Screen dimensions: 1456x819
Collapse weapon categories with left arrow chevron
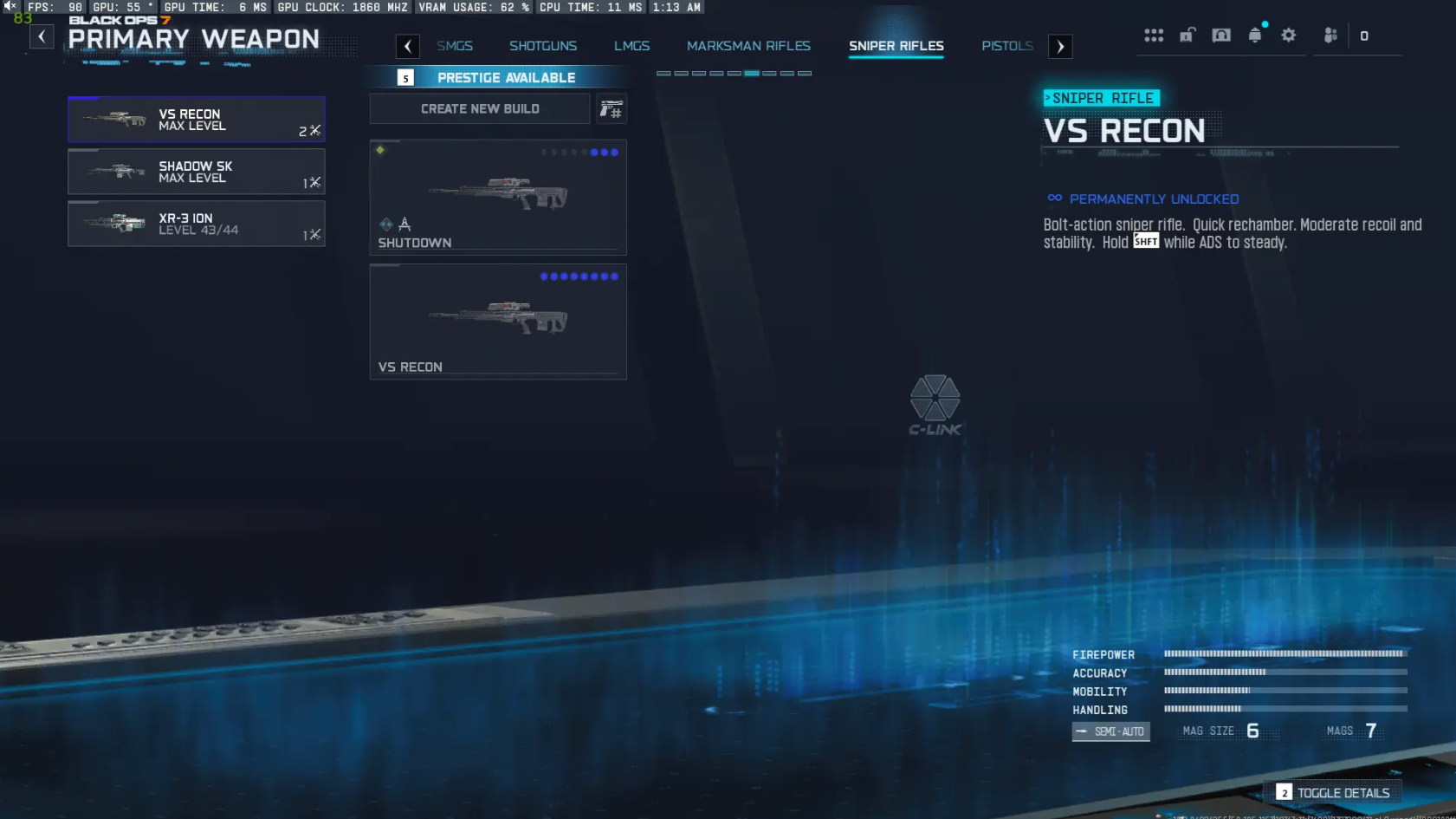click(x=408, y=46)
